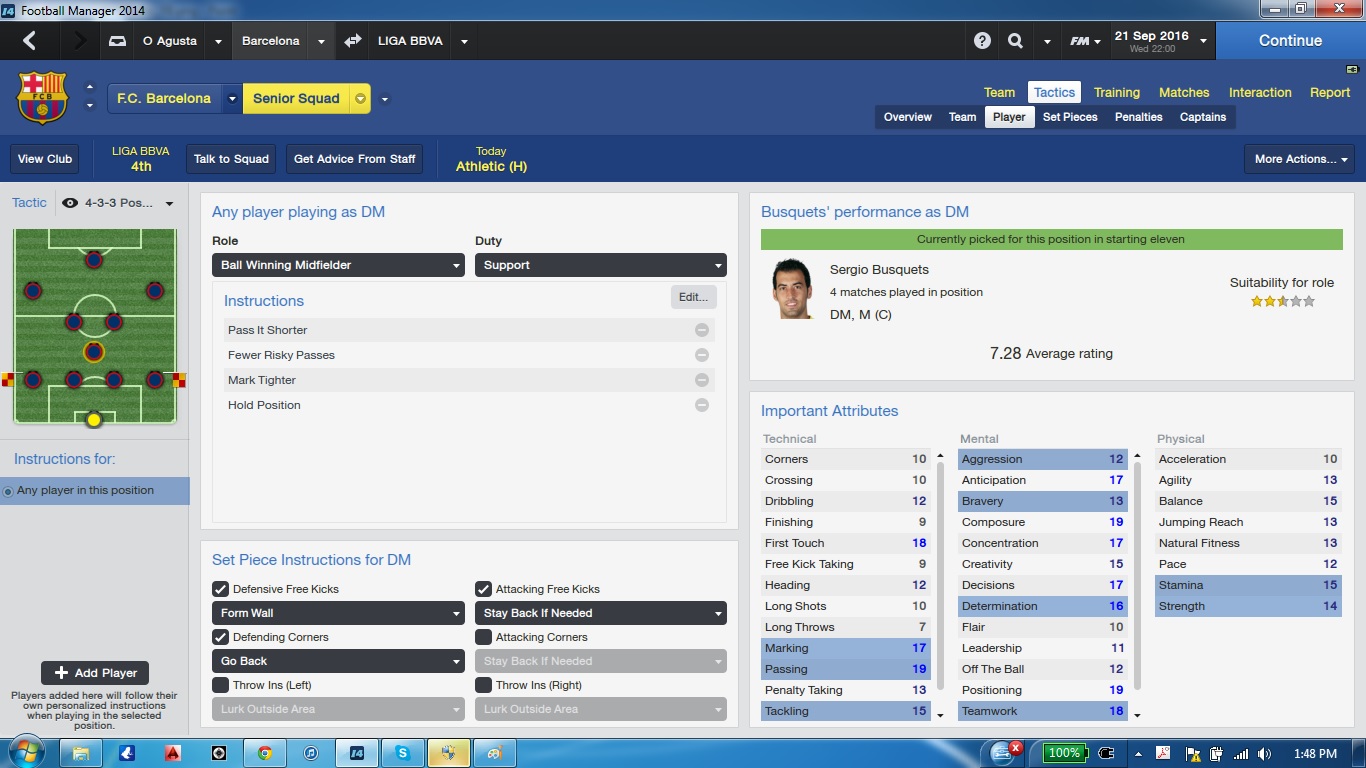Image resolution: width=1366 pixels, height=768 pixels.
Task: Switch to the Matches tab
Action: (1184, 92)
